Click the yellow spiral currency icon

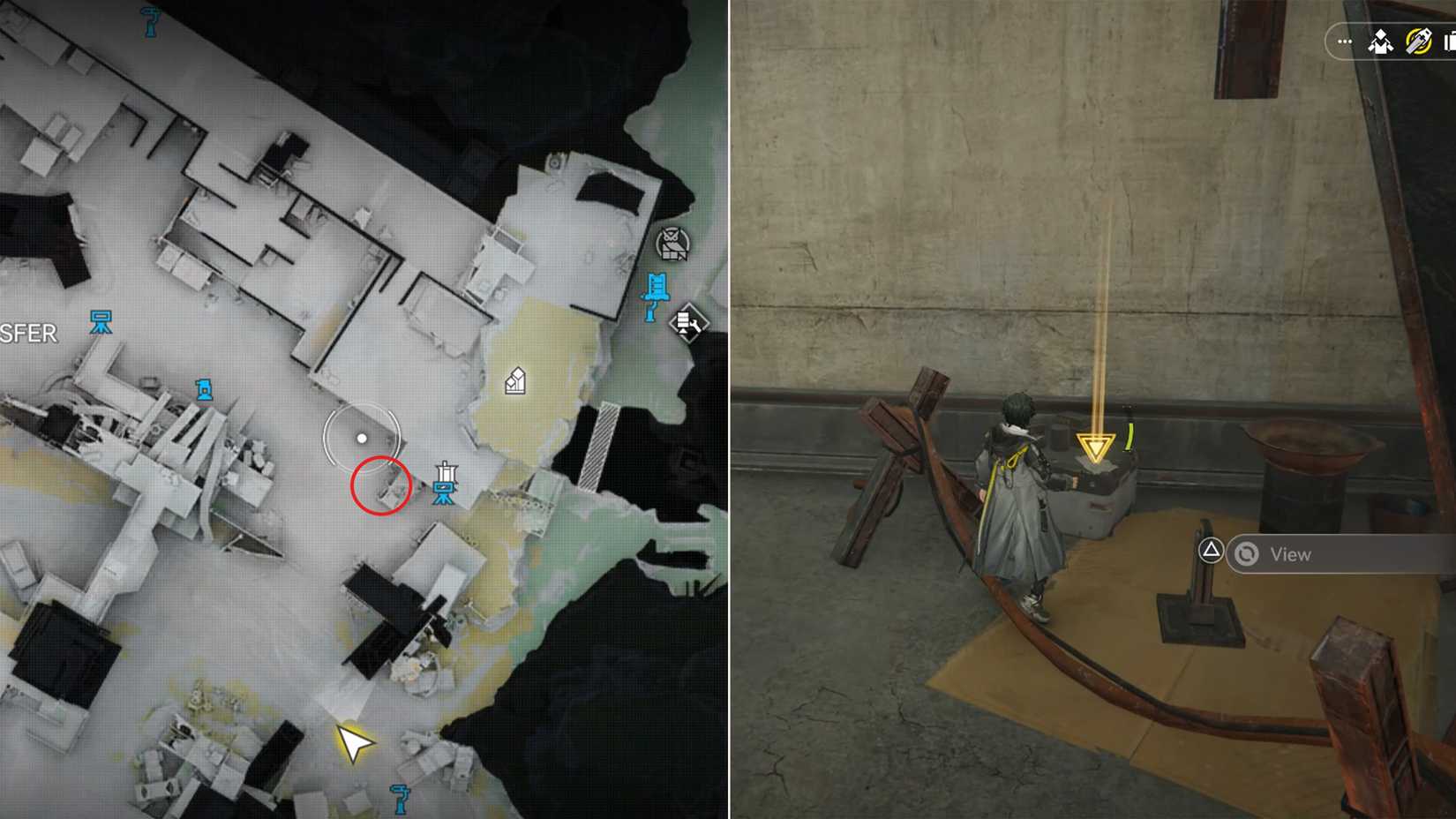point(1418,41)
